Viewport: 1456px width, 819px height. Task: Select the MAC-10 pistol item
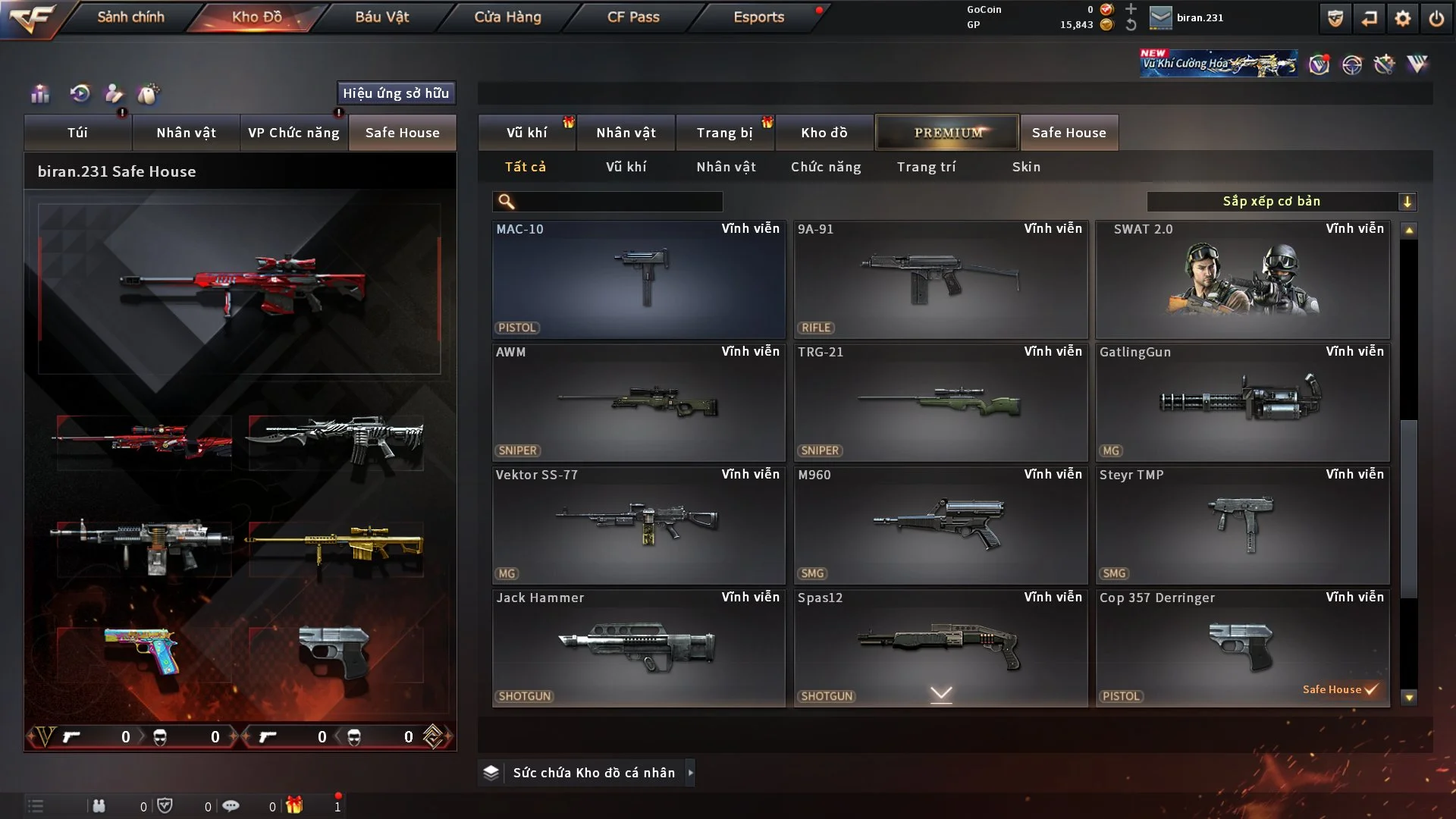coord(639,279)
